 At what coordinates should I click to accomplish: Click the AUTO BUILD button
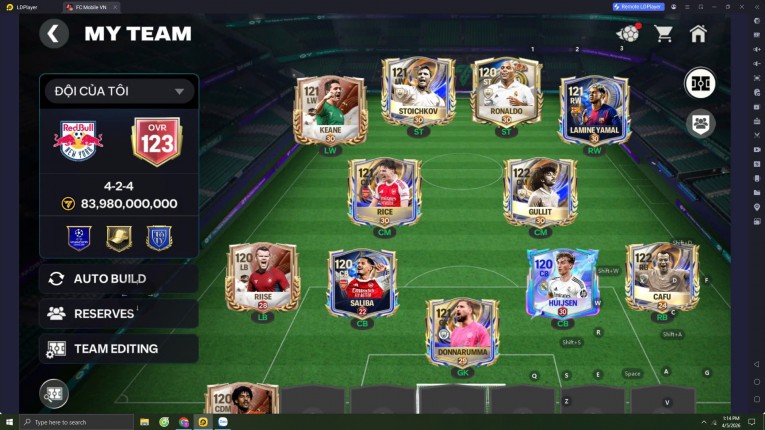[x=118, y=278]
